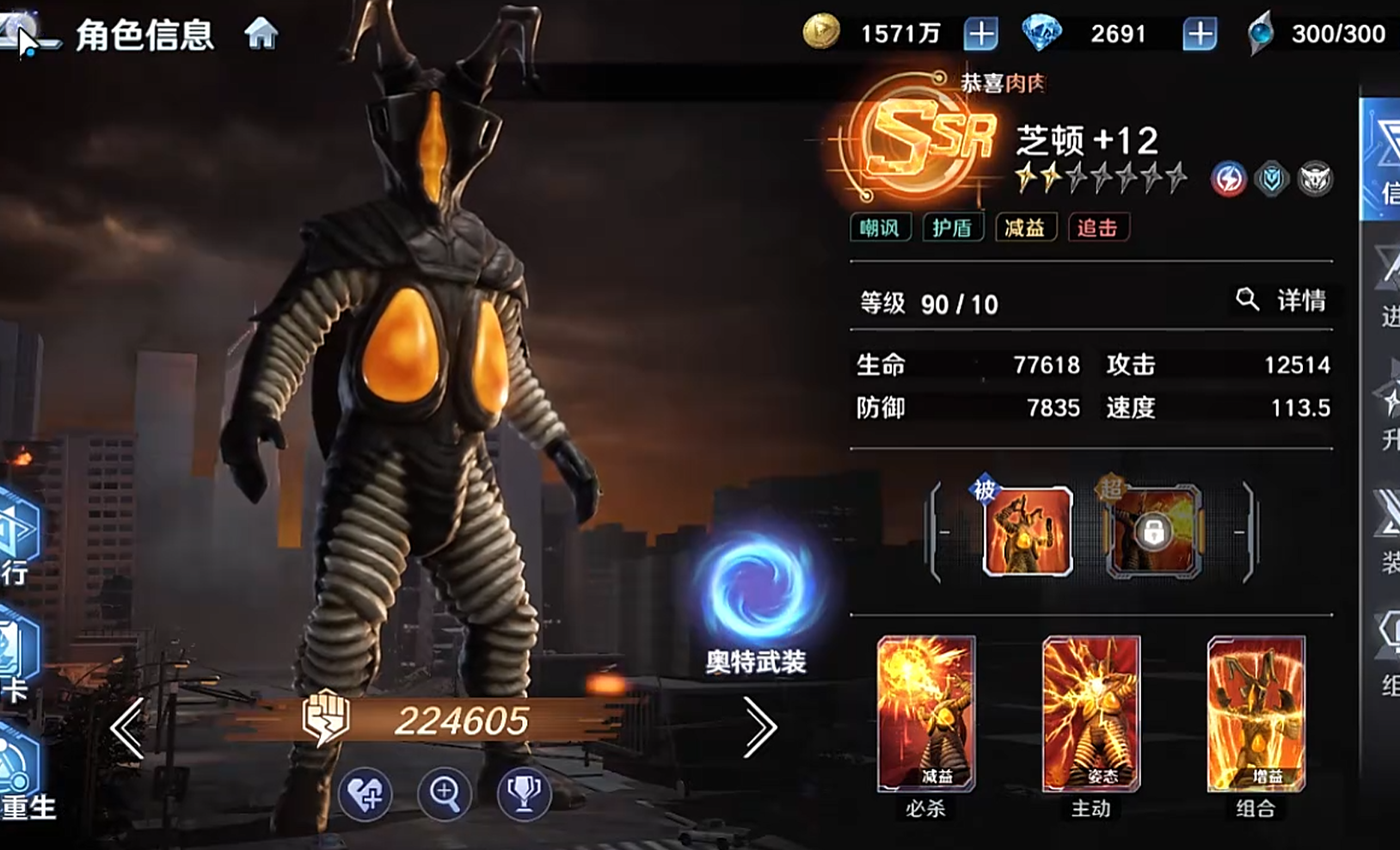
Task: Zoom in on the character model
Action: 444,794
